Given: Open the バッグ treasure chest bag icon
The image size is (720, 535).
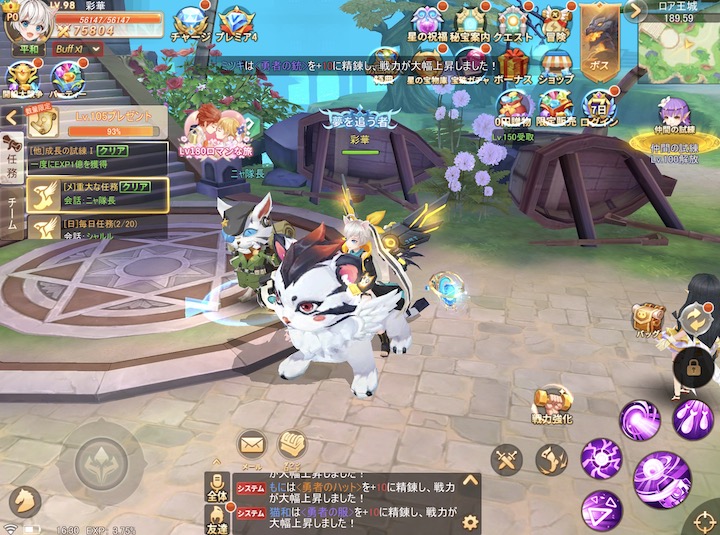Looking at the screenshot, I should (x=648, y=319).
